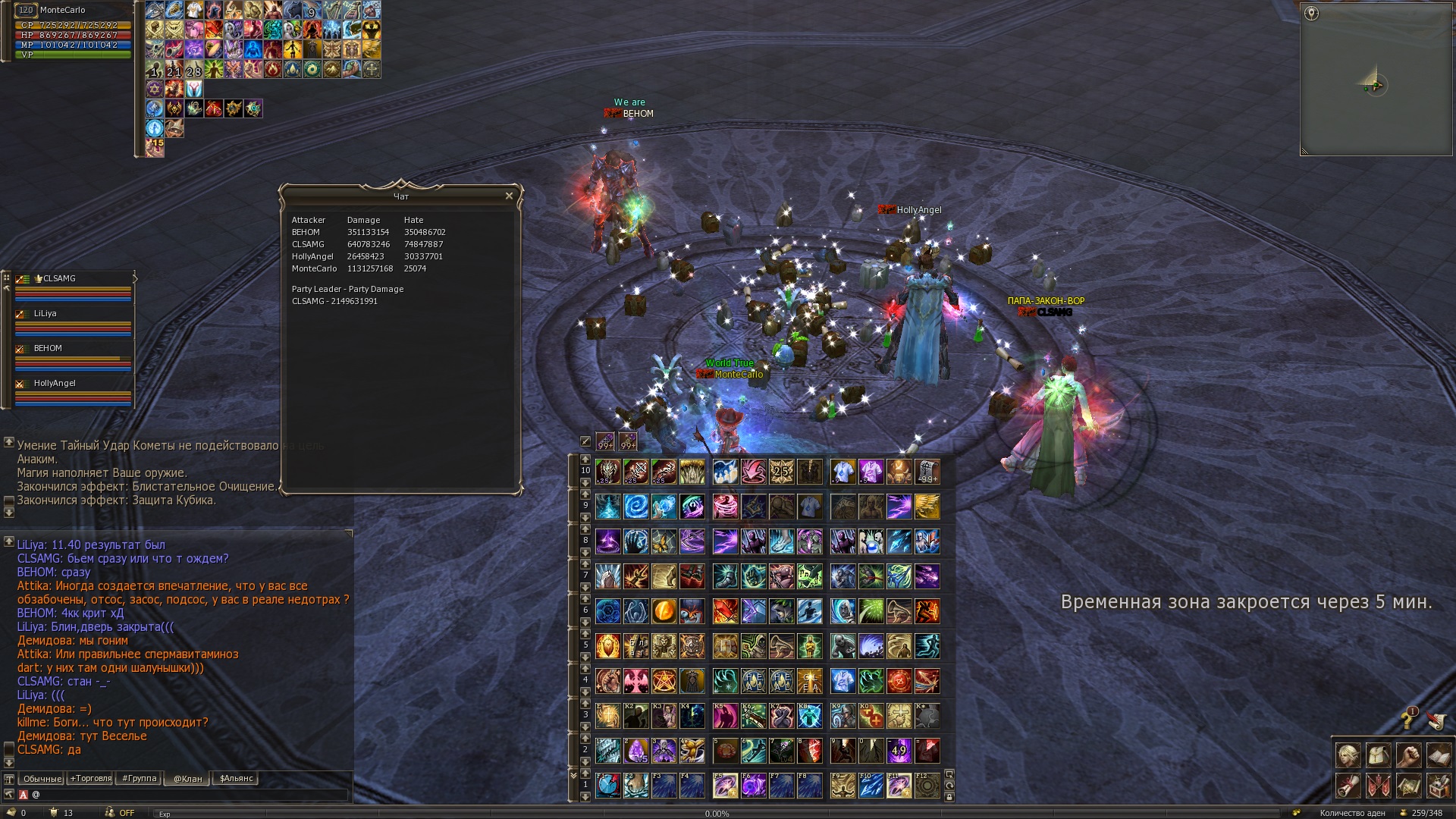The image size is (1456, 819).
Task: Close the damage meter Чат window
Action: click(x=509, y=196)
